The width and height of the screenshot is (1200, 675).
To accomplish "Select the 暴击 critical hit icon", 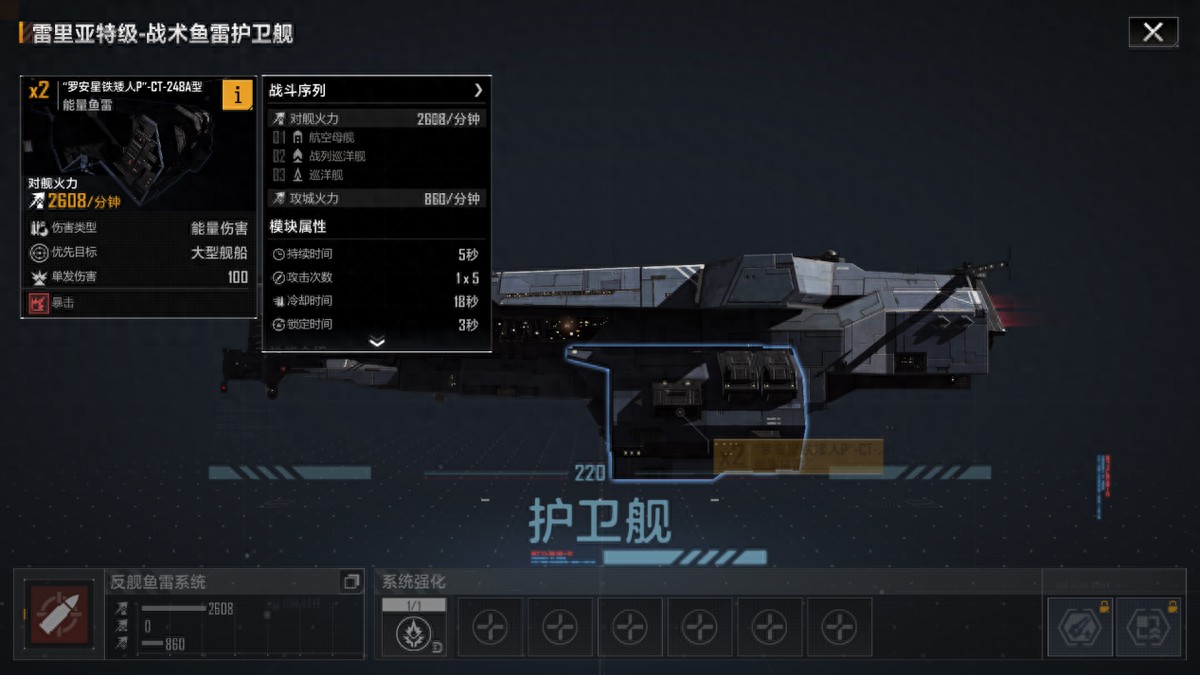I will [39, 302].
